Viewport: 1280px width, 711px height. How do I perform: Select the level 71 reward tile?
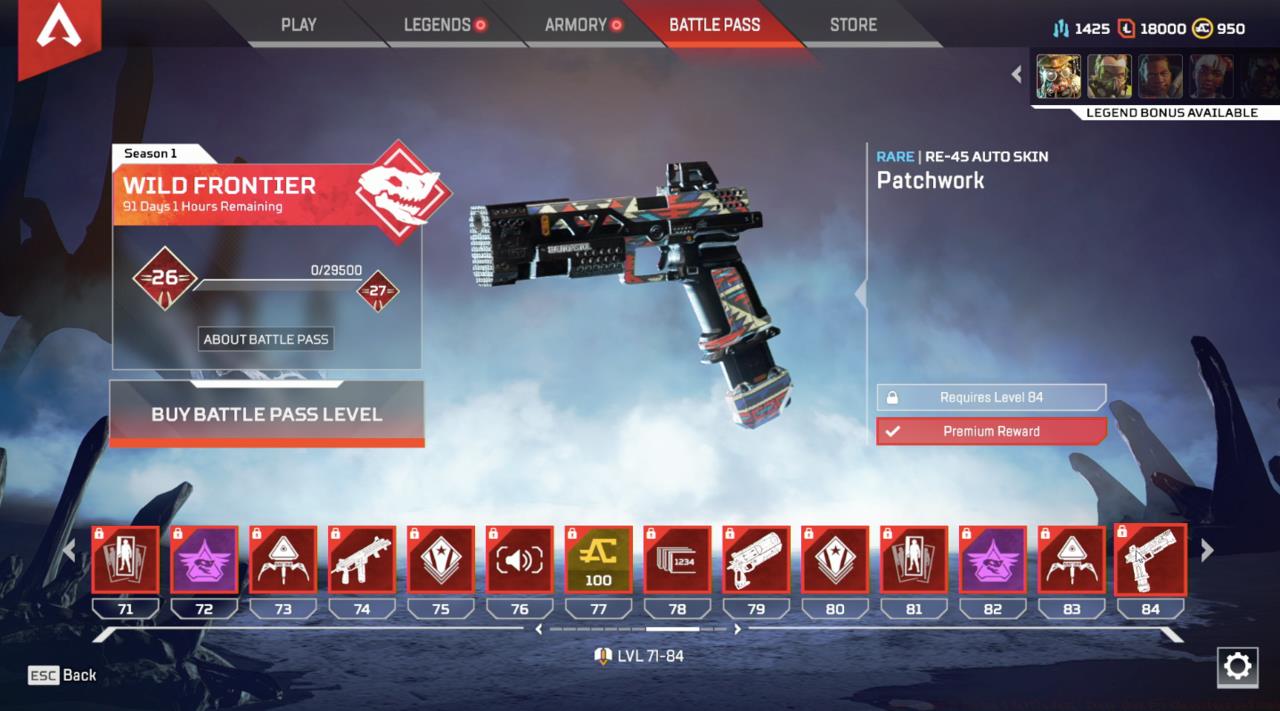click(125, 560)
